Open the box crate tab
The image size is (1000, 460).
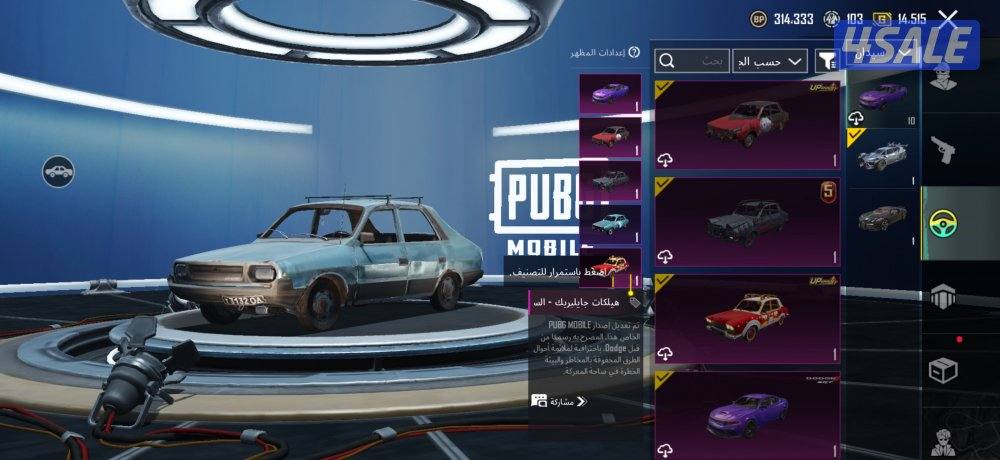(942, 370)
